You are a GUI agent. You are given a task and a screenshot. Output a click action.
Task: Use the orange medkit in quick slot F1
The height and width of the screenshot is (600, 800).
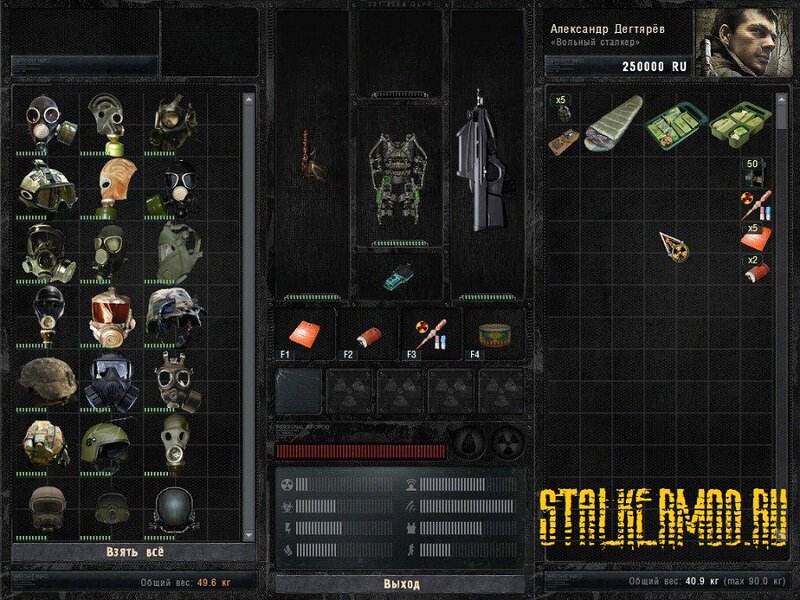click(x=303, y=332)
